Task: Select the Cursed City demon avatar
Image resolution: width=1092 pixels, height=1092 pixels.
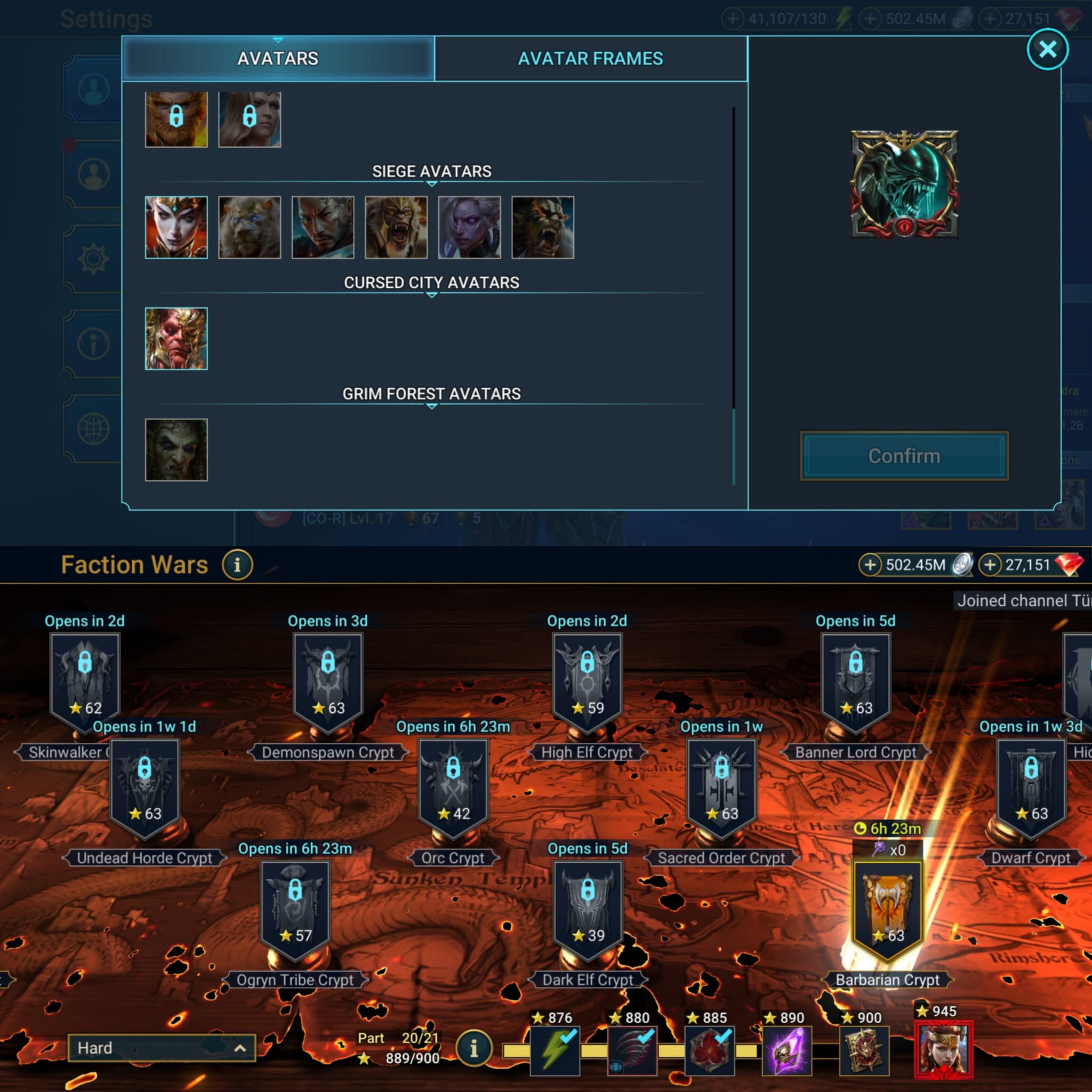Action: pyautogui.click(x=176, y=339)
